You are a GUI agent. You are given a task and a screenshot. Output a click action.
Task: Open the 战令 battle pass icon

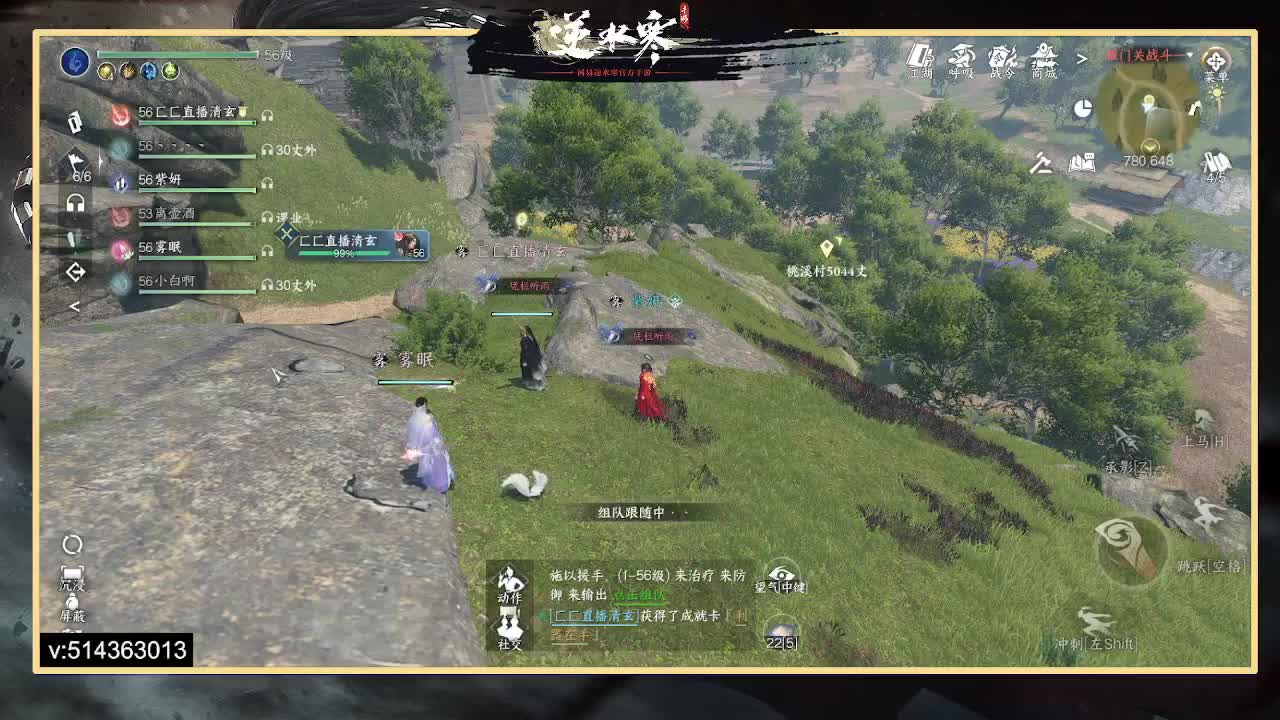(1001, 62)
